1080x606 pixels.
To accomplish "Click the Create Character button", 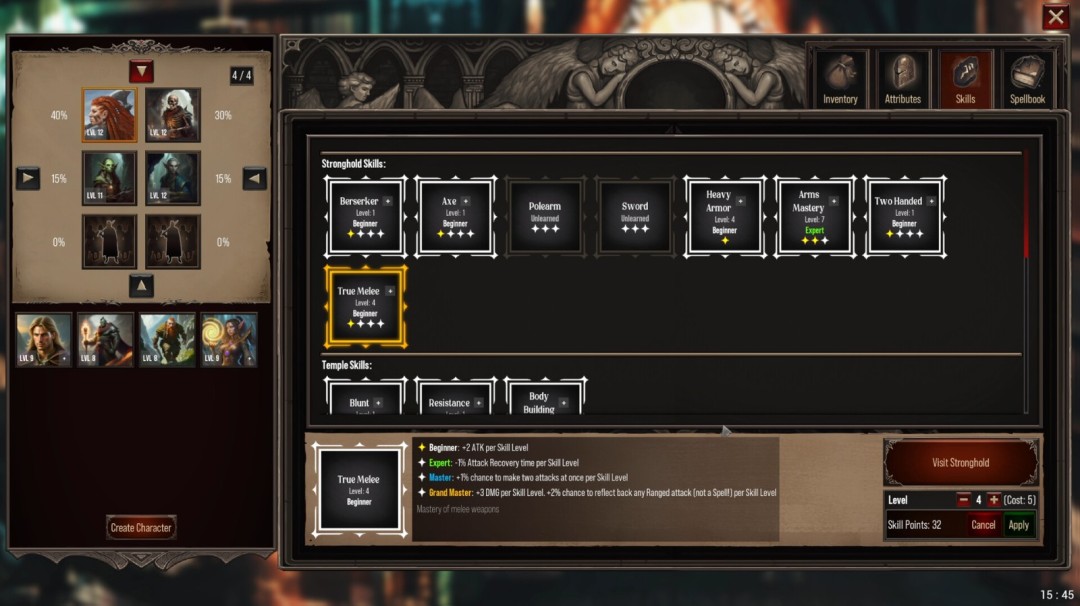I will [x=141, y=527].
